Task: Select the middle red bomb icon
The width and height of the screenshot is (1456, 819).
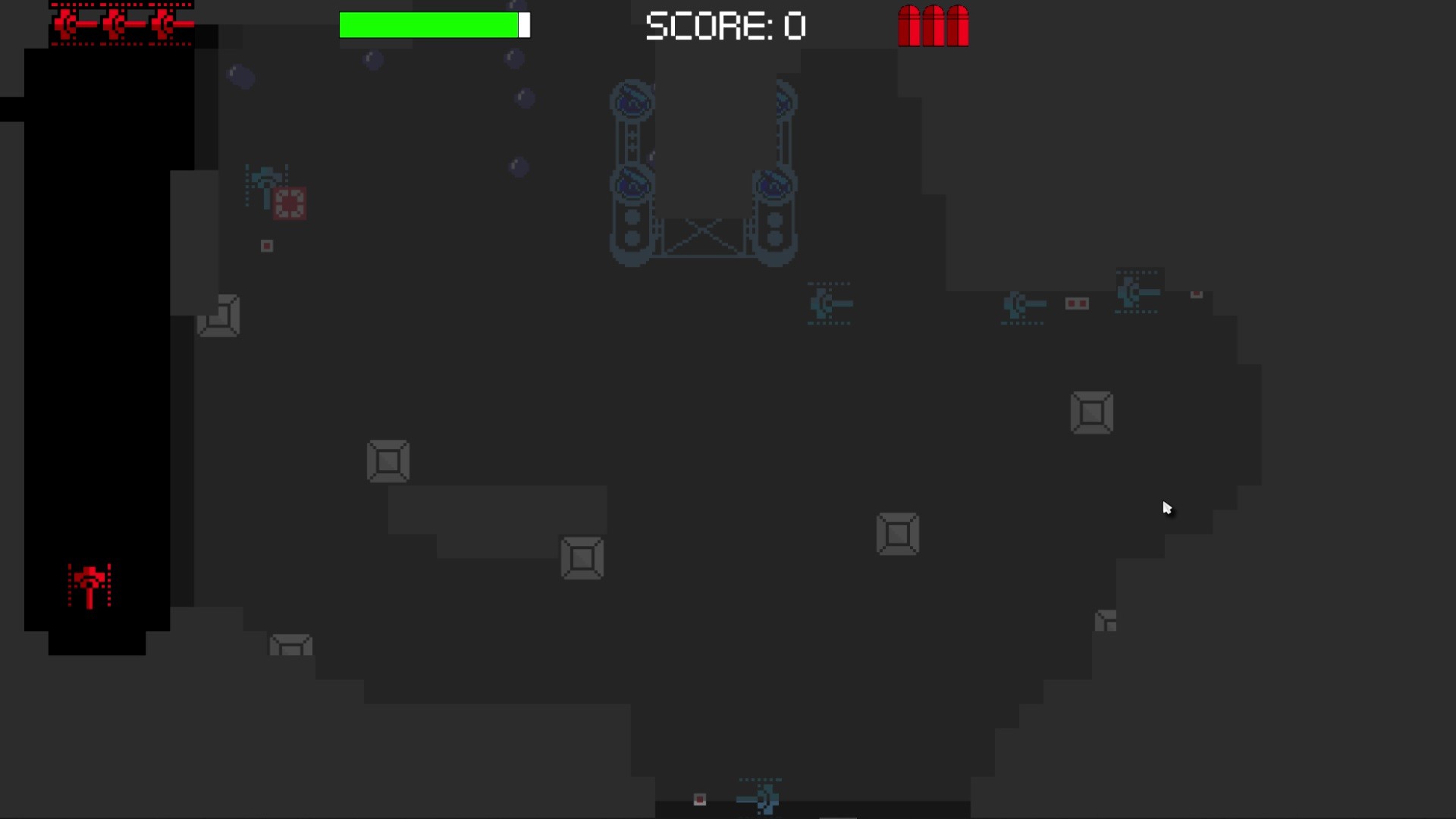Action: tap(933, 27)
